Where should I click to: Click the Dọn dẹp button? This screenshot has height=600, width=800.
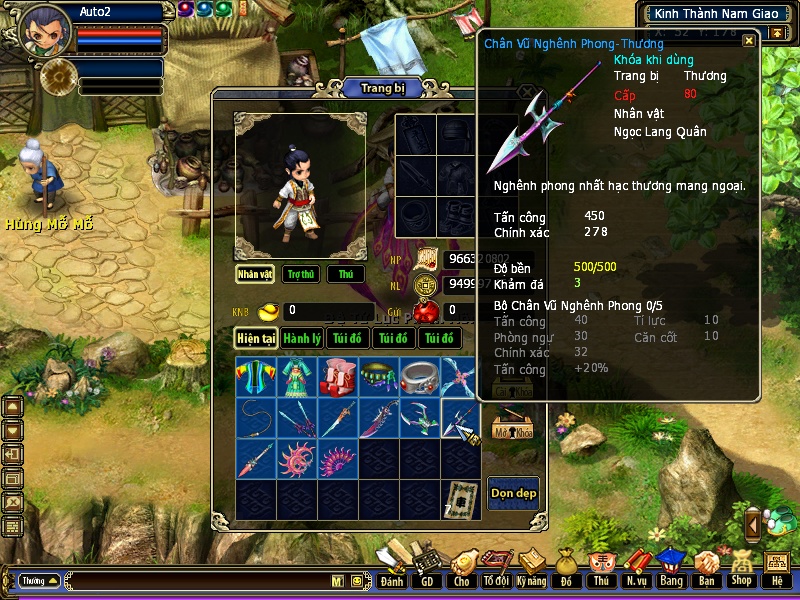point(513,493)
